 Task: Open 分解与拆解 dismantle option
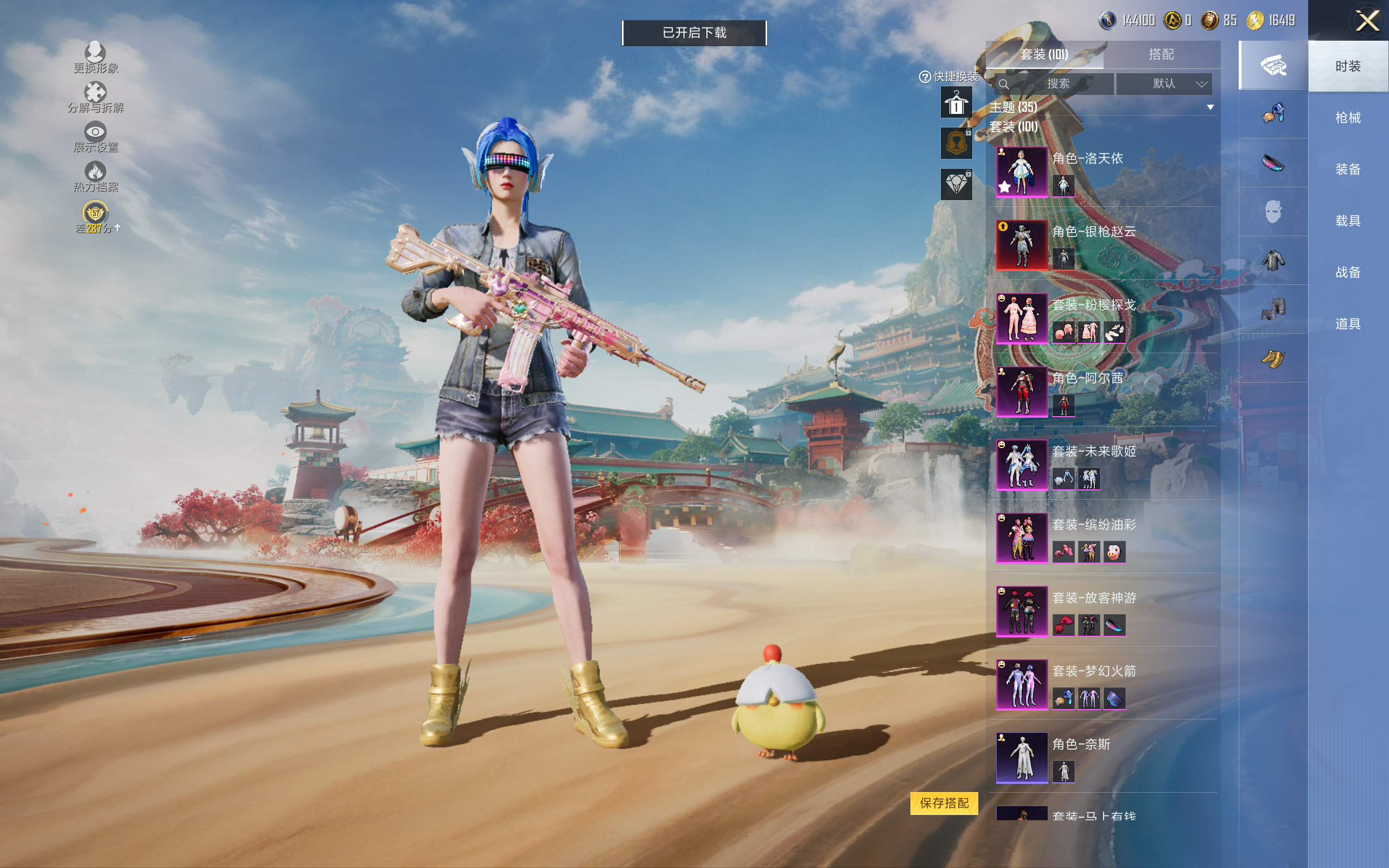pos(95,98)
